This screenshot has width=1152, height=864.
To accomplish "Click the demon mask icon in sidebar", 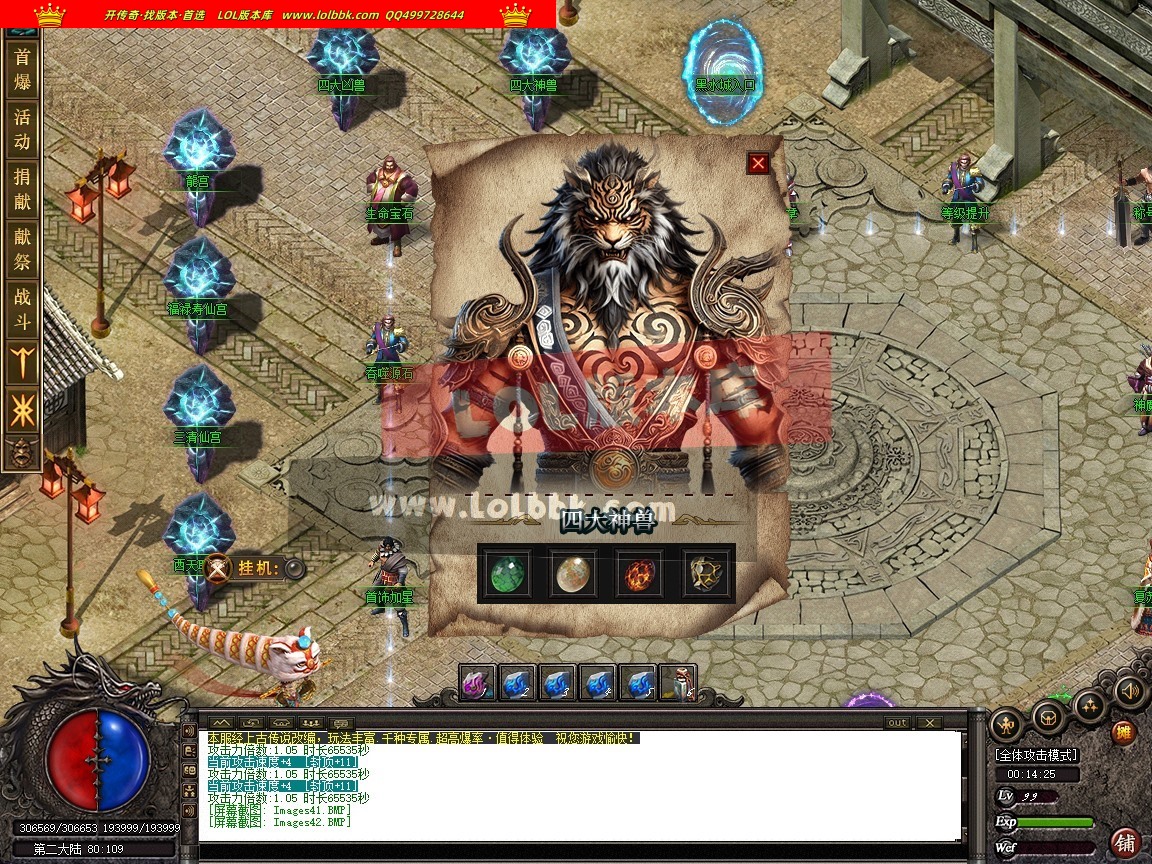I will tap(22, 453).
